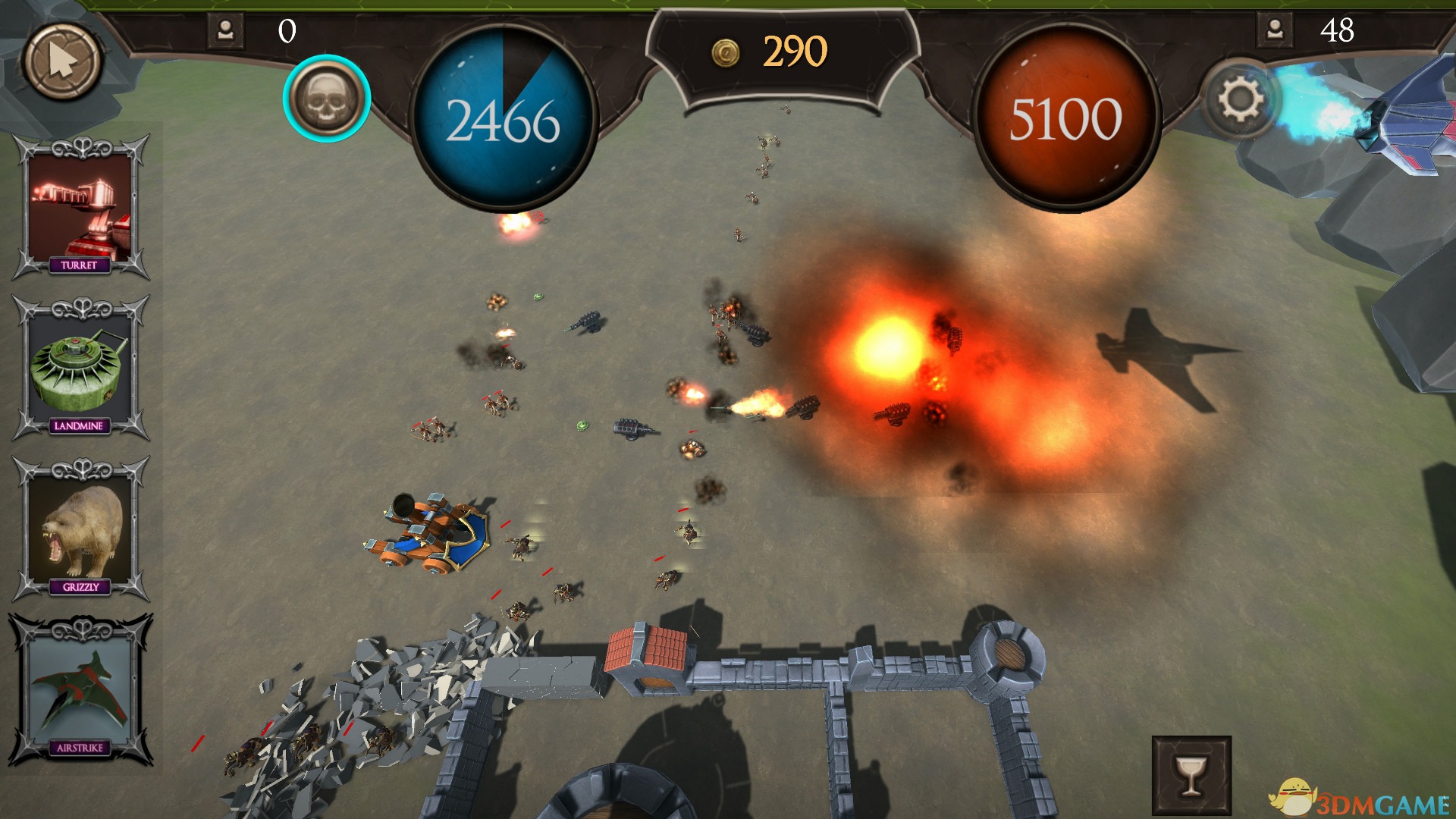Click the wooden cursor arrow button
This screenshot has width=1456, height=819.
pos(62,61)
